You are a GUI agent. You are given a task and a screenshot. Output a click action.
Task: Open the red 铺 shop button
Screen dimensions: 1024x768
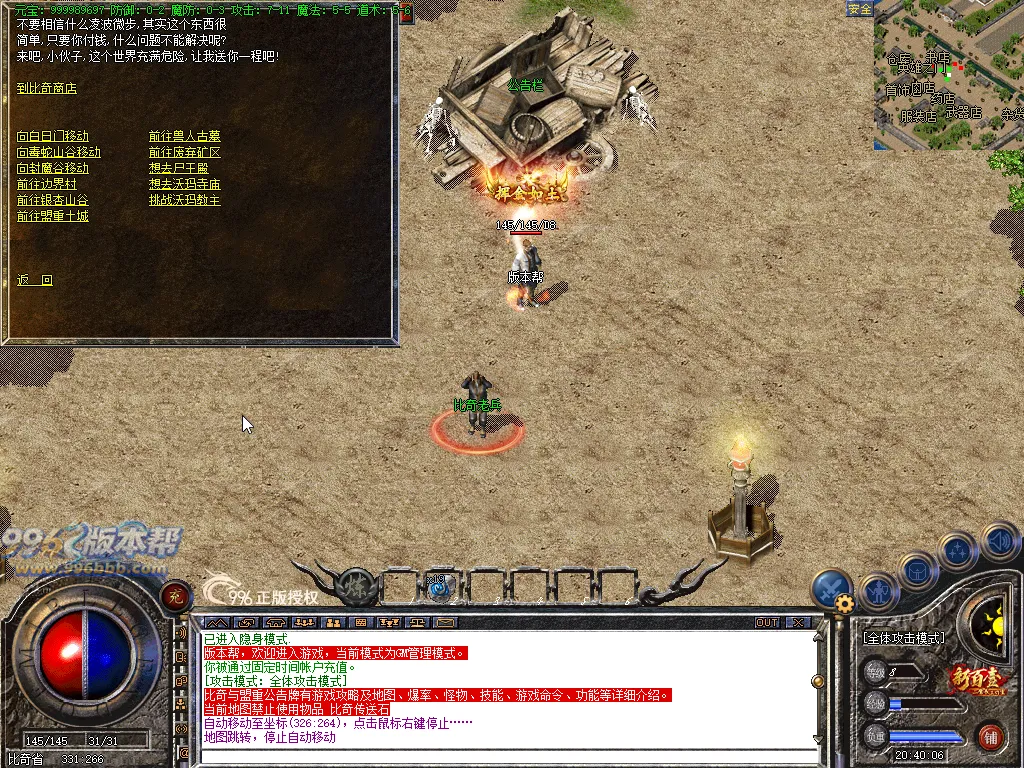[x=990, y=738]
